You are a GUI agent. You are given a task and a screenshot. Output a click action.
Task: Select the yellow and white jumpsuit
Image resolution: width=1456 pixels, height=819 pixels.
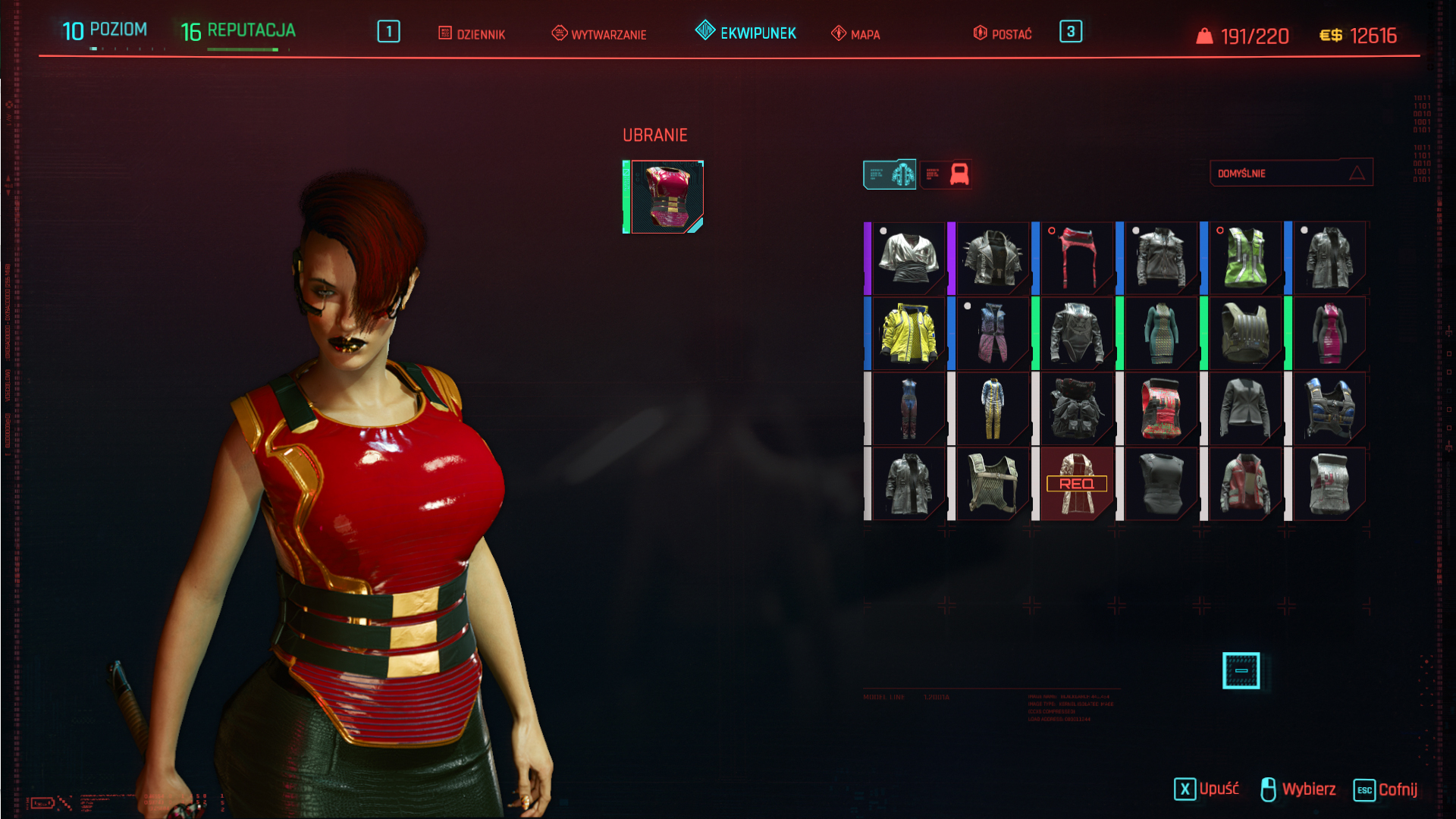click(993, 409)
